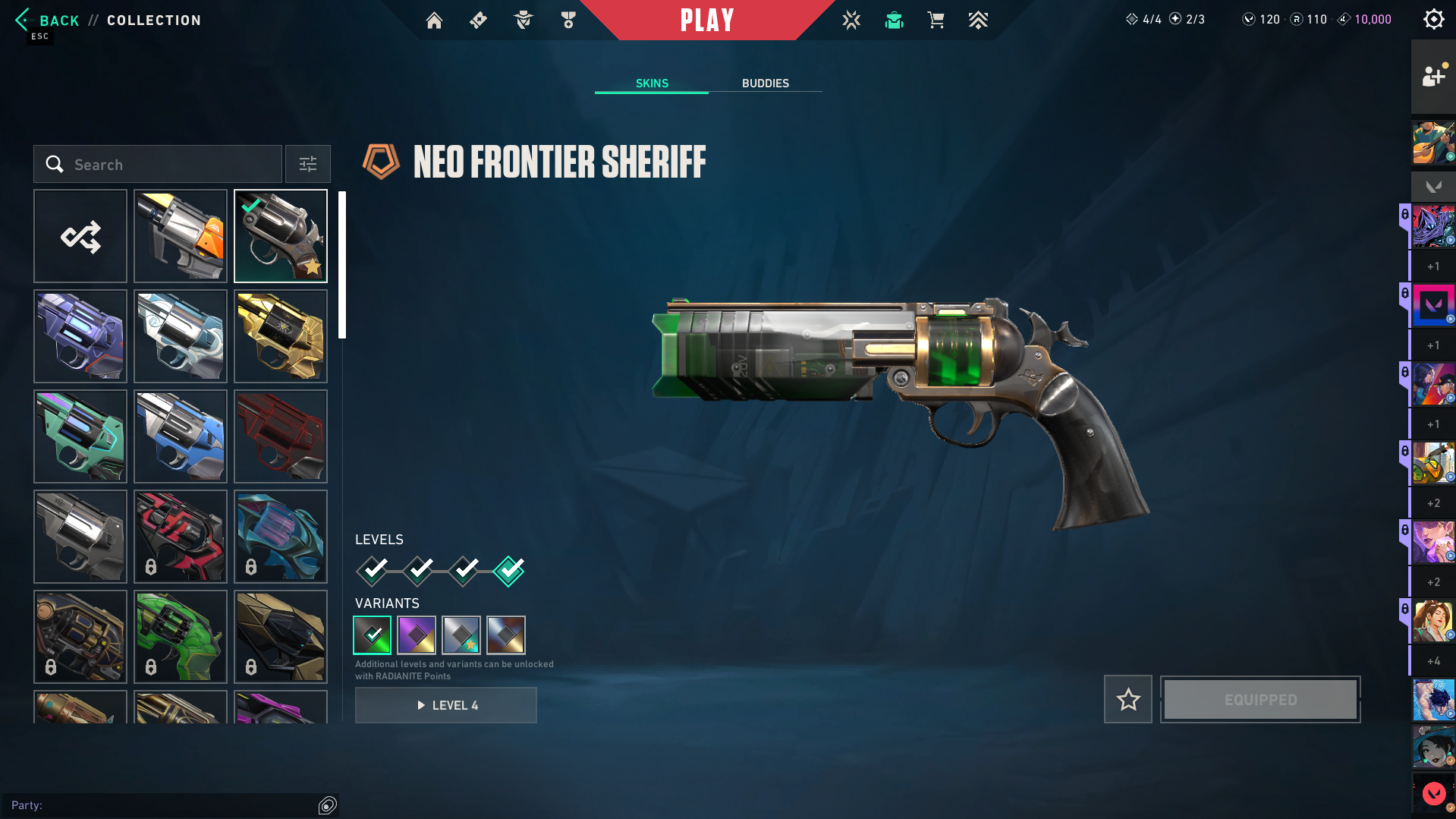This screenshot has width=1456, height=819.
Task: Choose the green variant swatch
Action: pos(373,635)
